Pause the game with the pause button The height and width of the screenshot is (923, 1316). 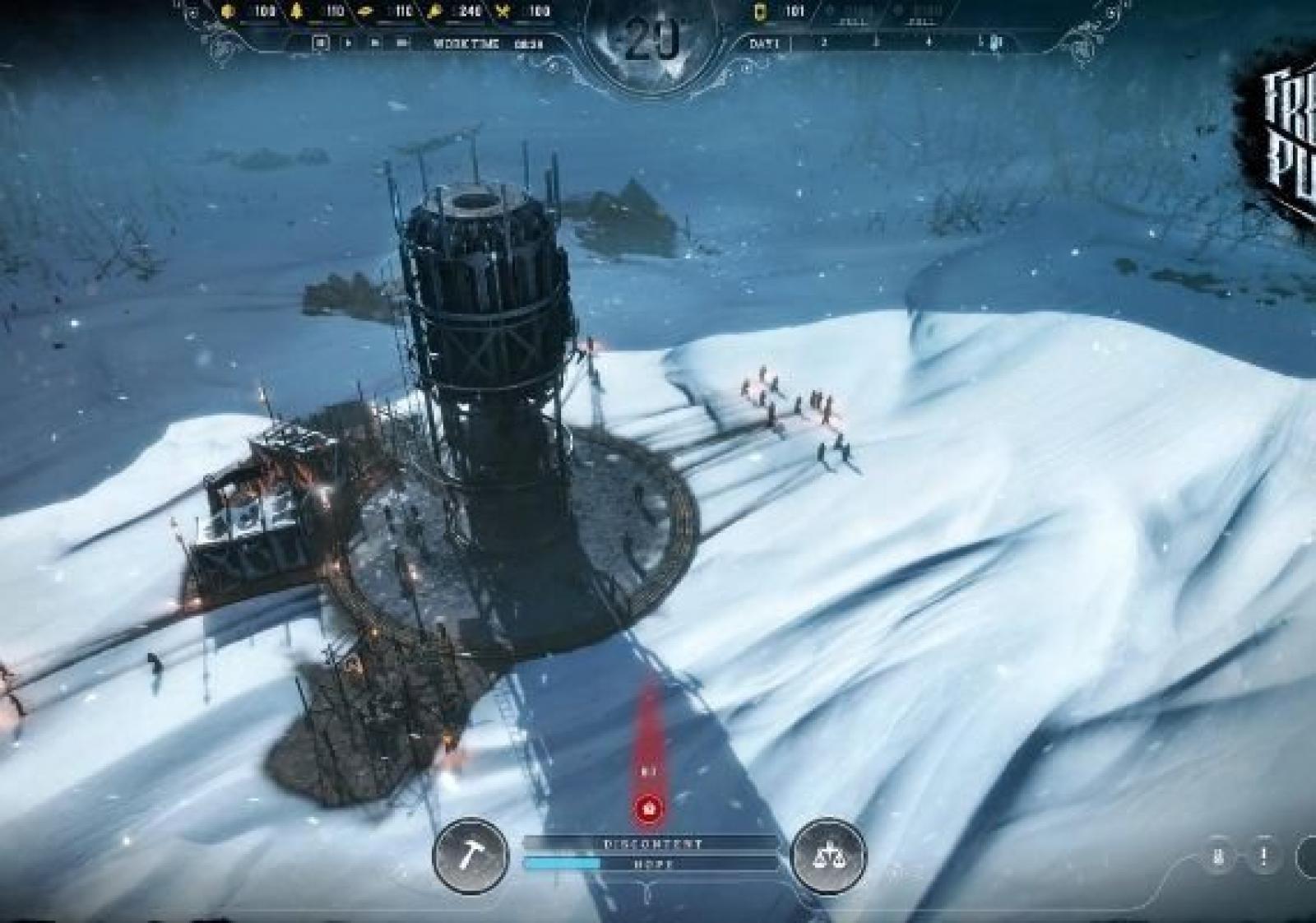[x=320, y=43]
